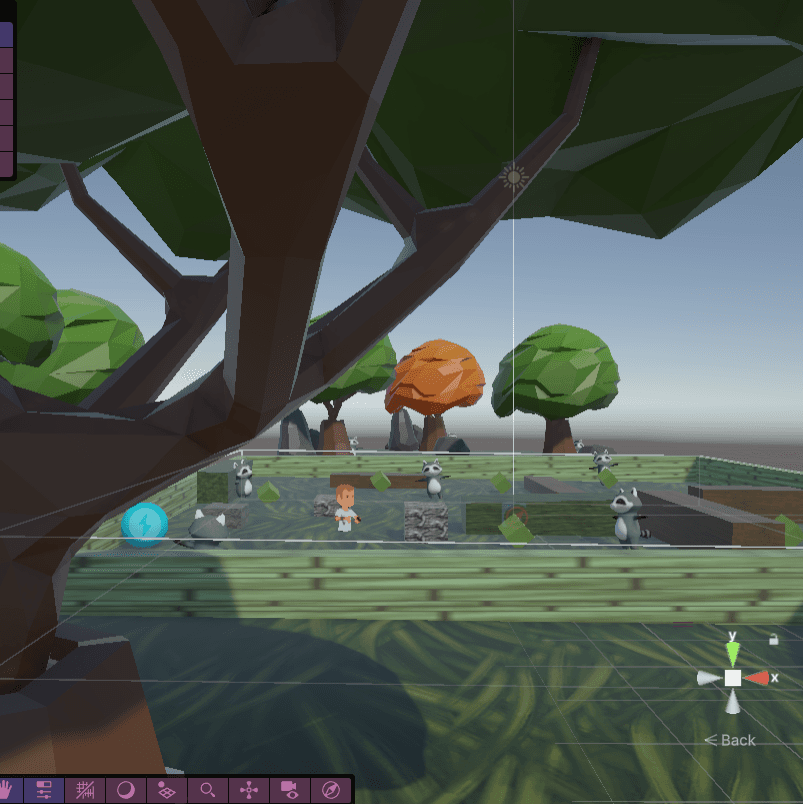The width and height of the screenshot is (803, 804).
Task: Toggle the grid snapping icon
Action: [86, 789]
